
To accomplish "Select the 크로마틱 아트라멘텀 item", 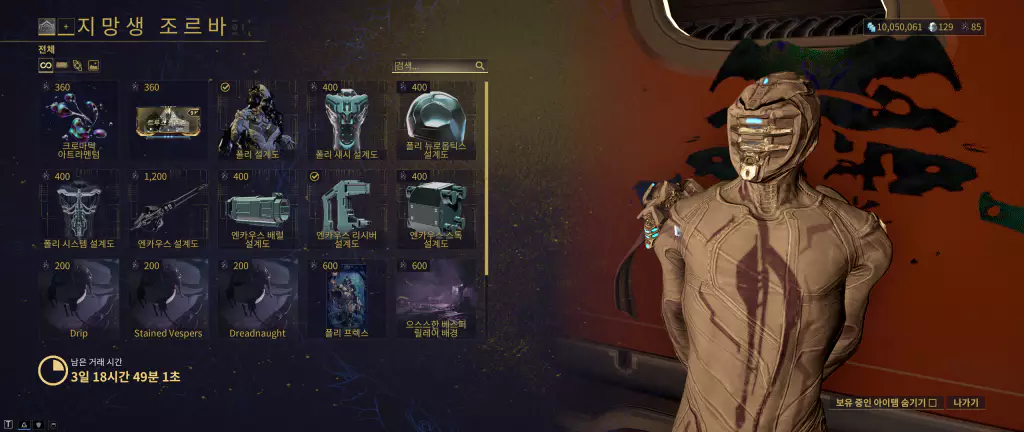I will tap(81, 122).
